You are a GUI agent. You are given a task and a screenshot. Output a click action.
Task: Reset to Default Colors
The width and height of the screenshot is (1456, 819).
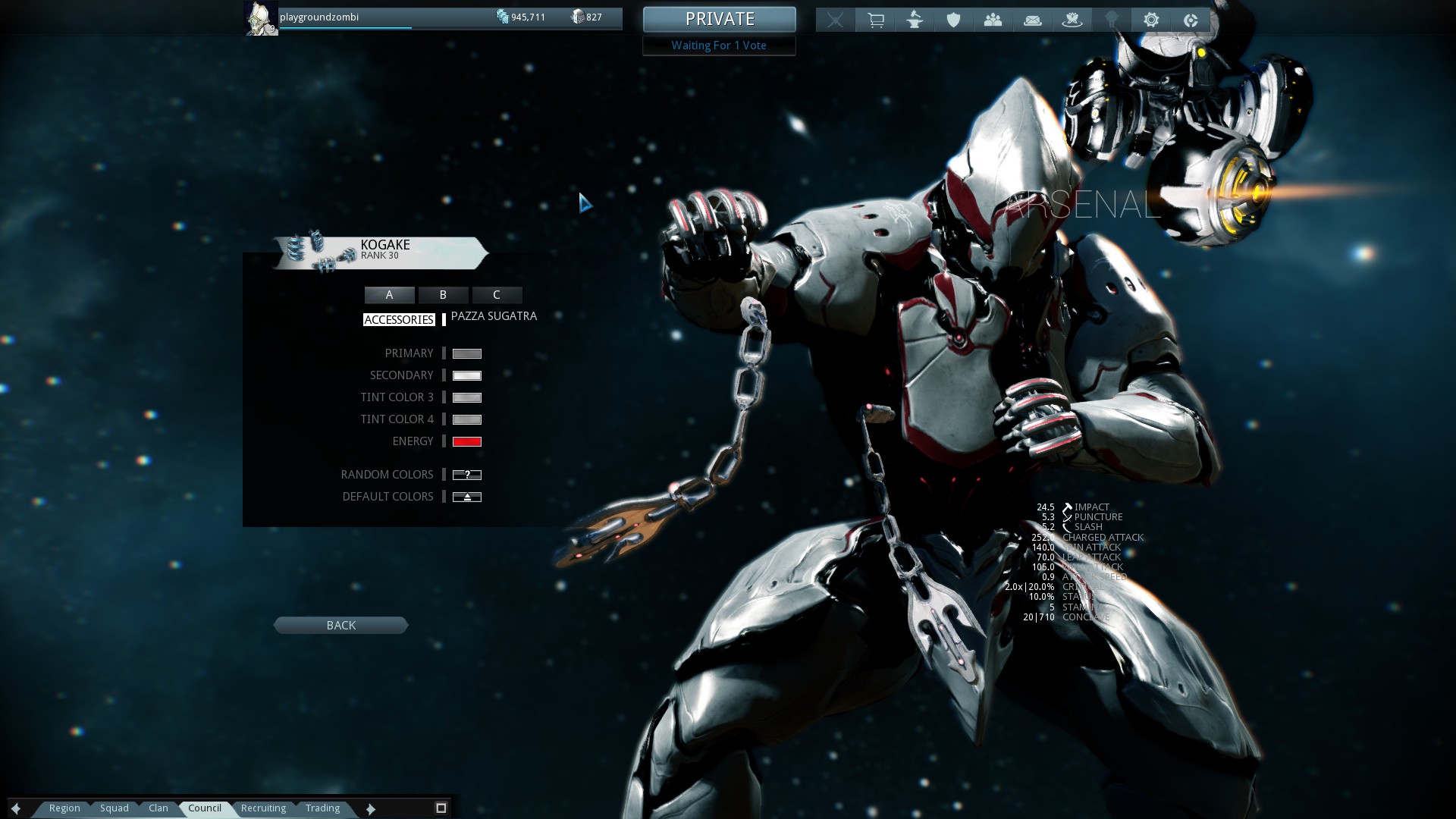pos(466,497)
